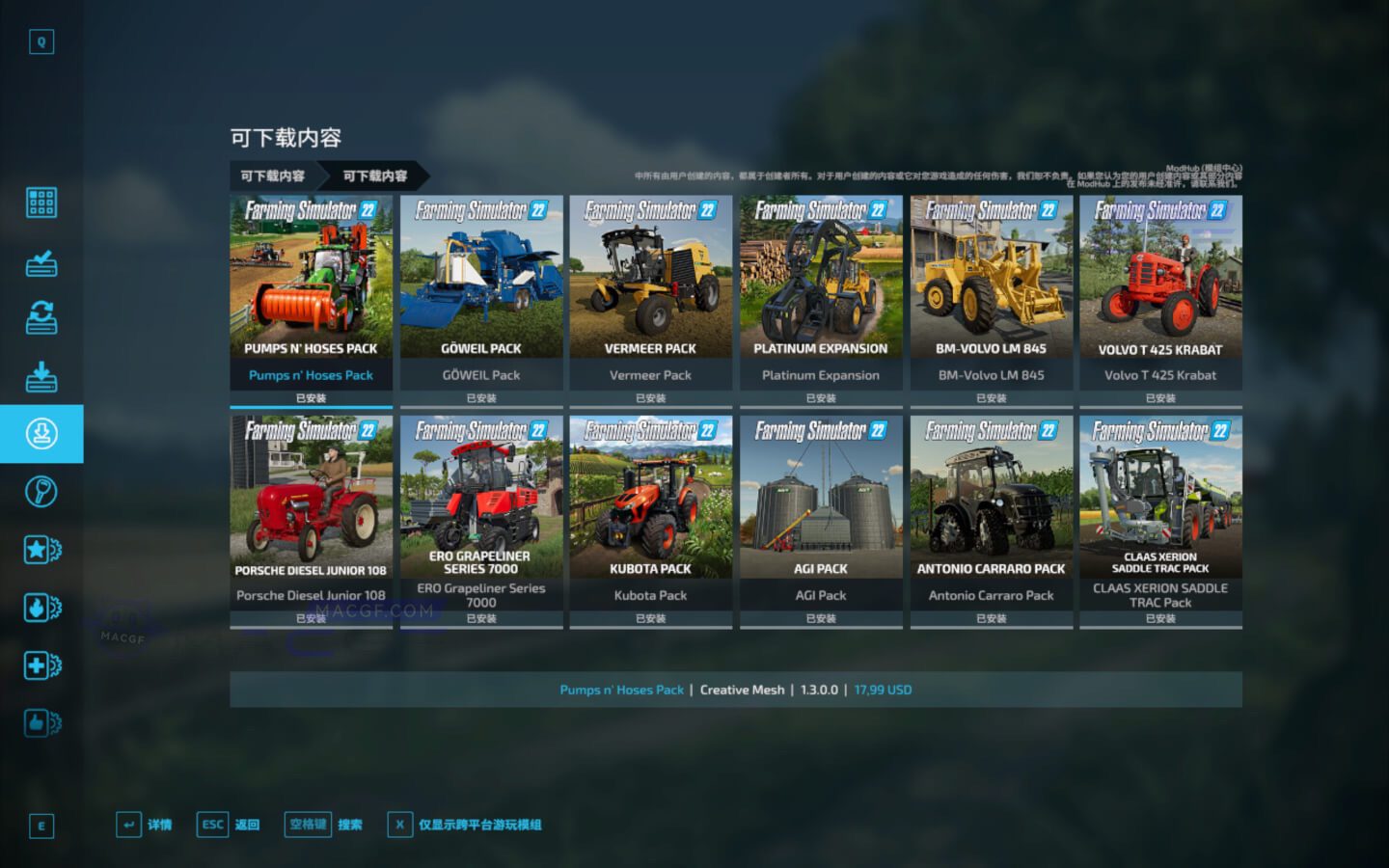Open the installed mods panel icon
Screen dimensions: 1389x868
(x=41, y=260)
